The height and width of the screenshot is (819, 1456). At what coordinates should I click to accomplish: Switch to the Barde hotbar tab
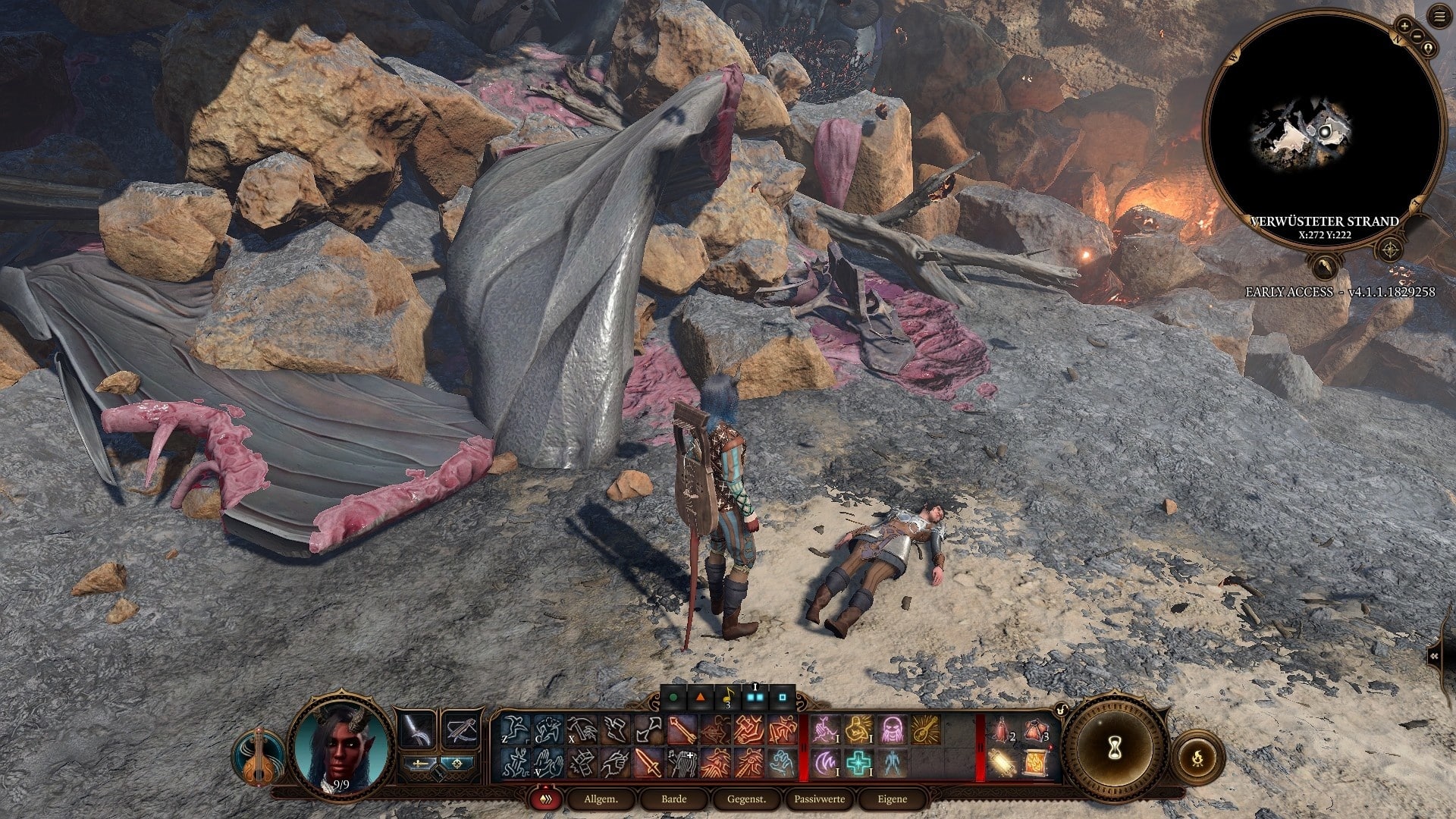click(673, 799)
